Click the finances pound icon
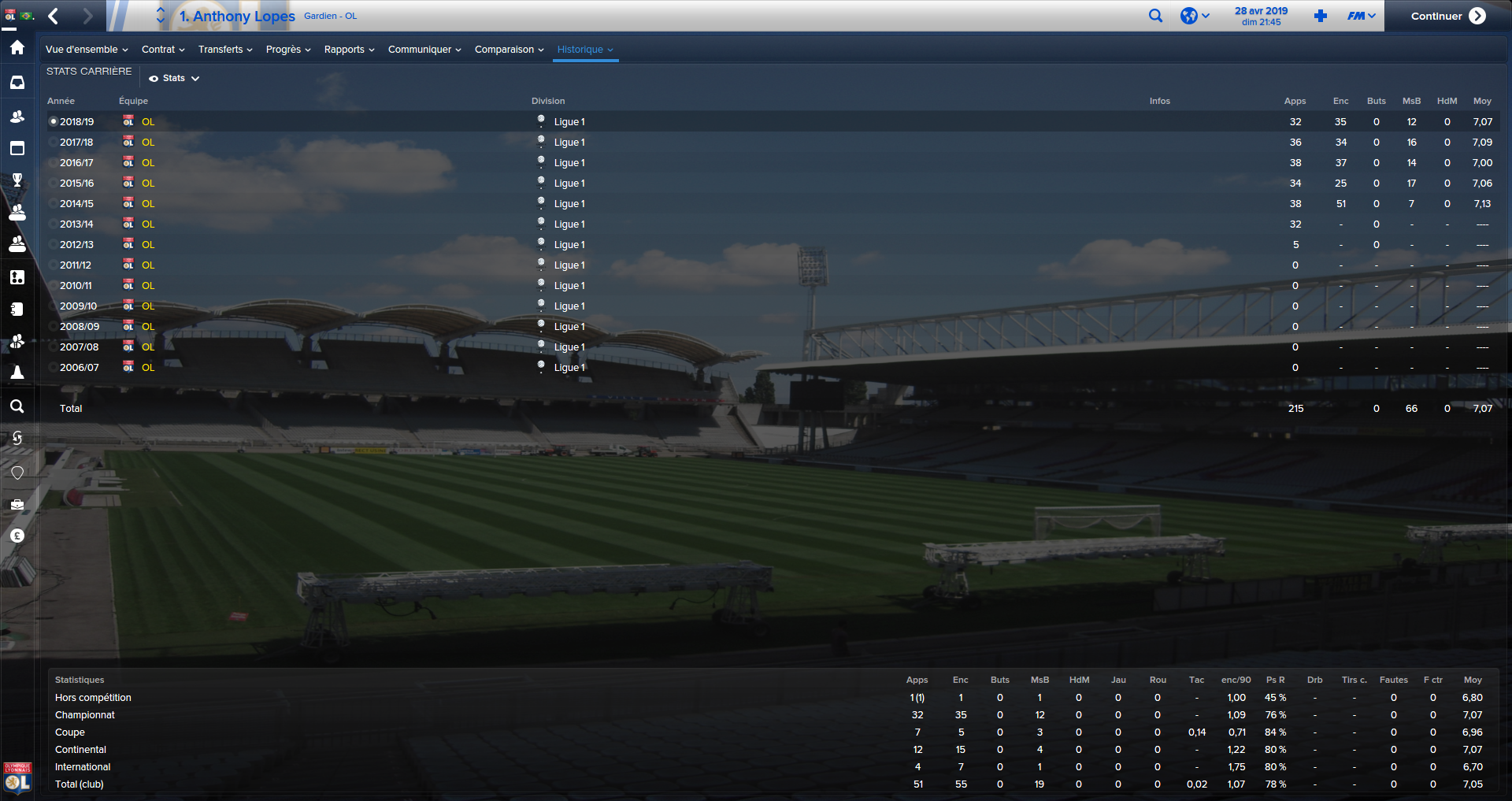 coord(17,536)
